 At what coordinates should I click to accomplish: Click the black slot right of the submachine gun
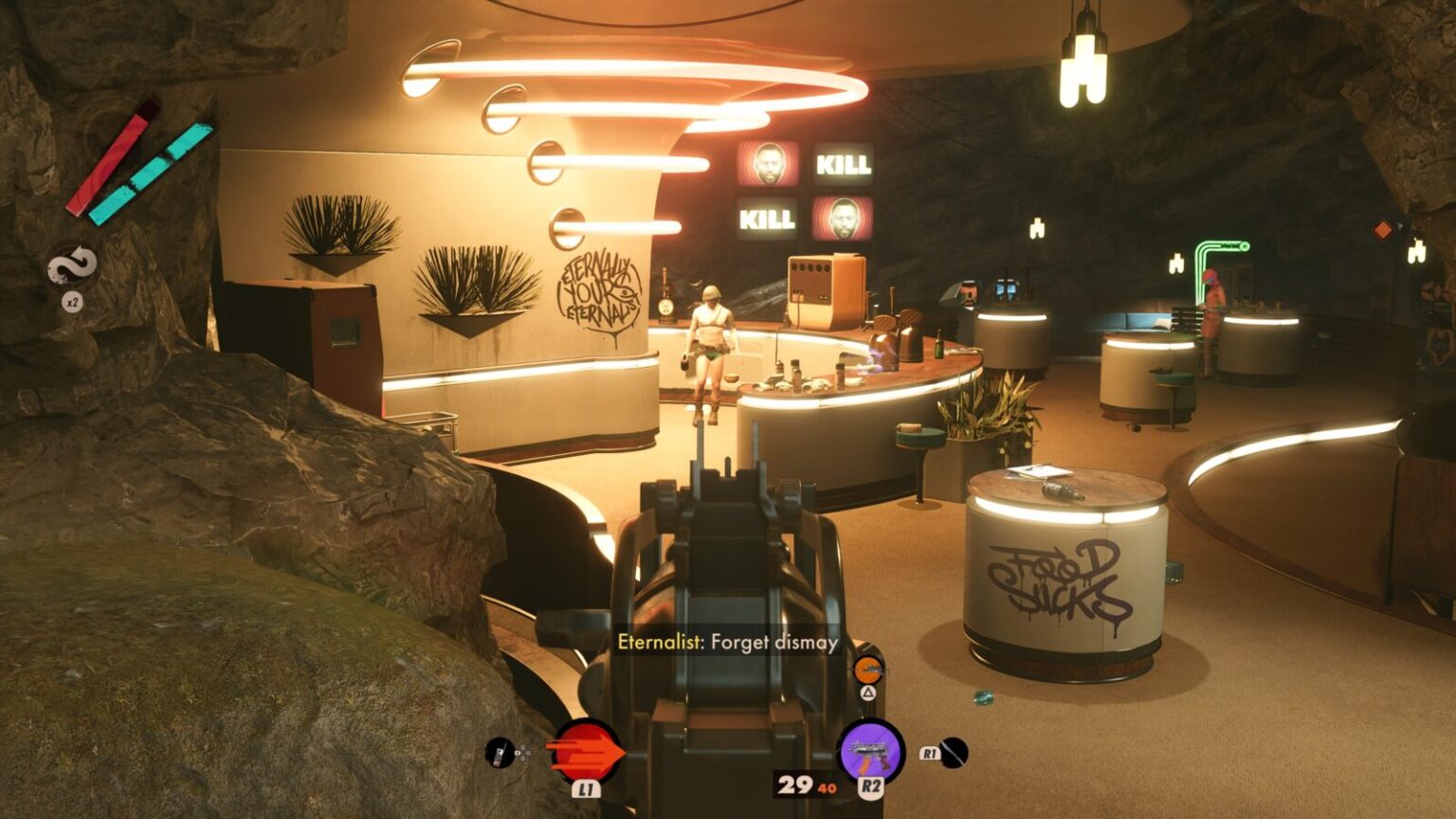pos(953,753)
